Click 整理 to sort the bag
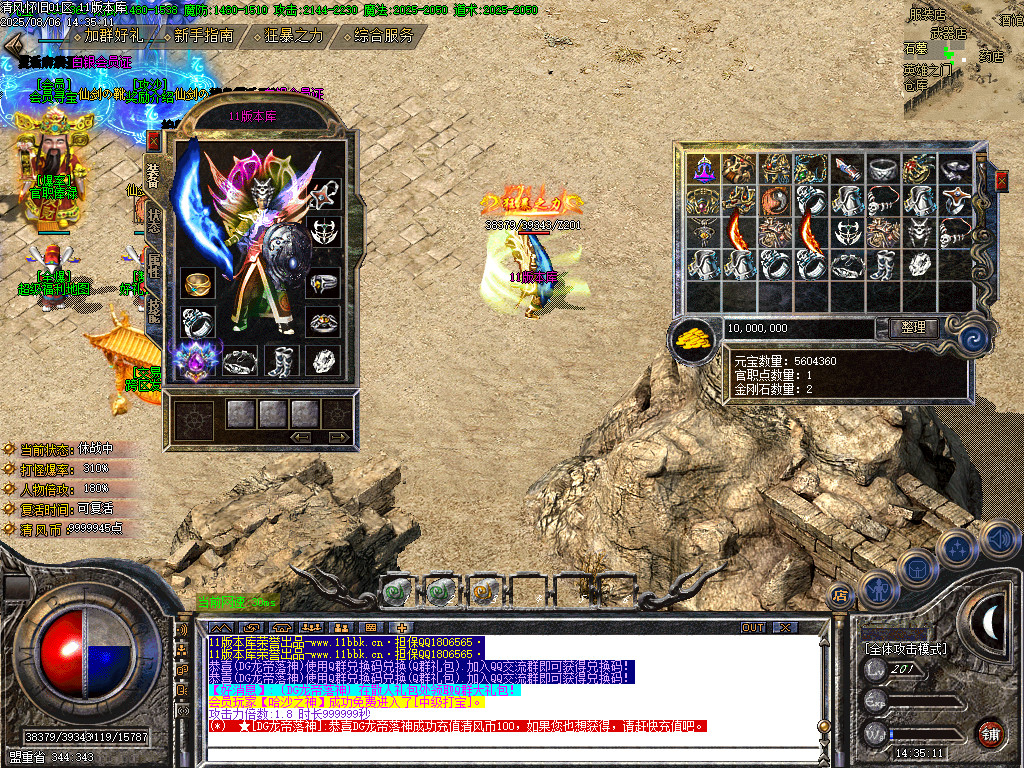Viewport: 1024px width, 768px height. (x=912, y=327)
